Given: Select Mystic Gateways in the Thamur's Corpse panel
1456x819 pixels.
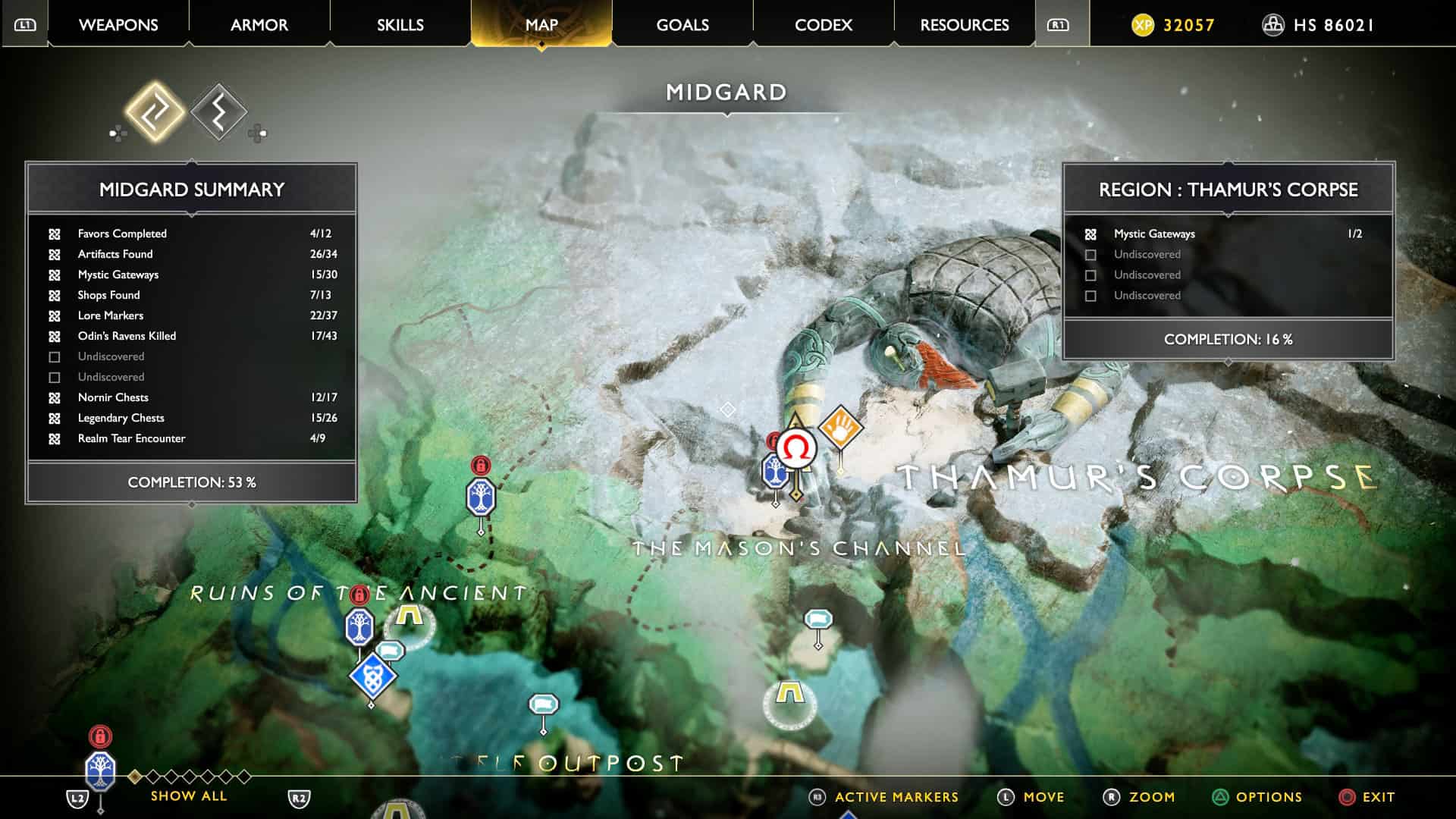Looking at the screenshot, I should tap(1227, 234).
